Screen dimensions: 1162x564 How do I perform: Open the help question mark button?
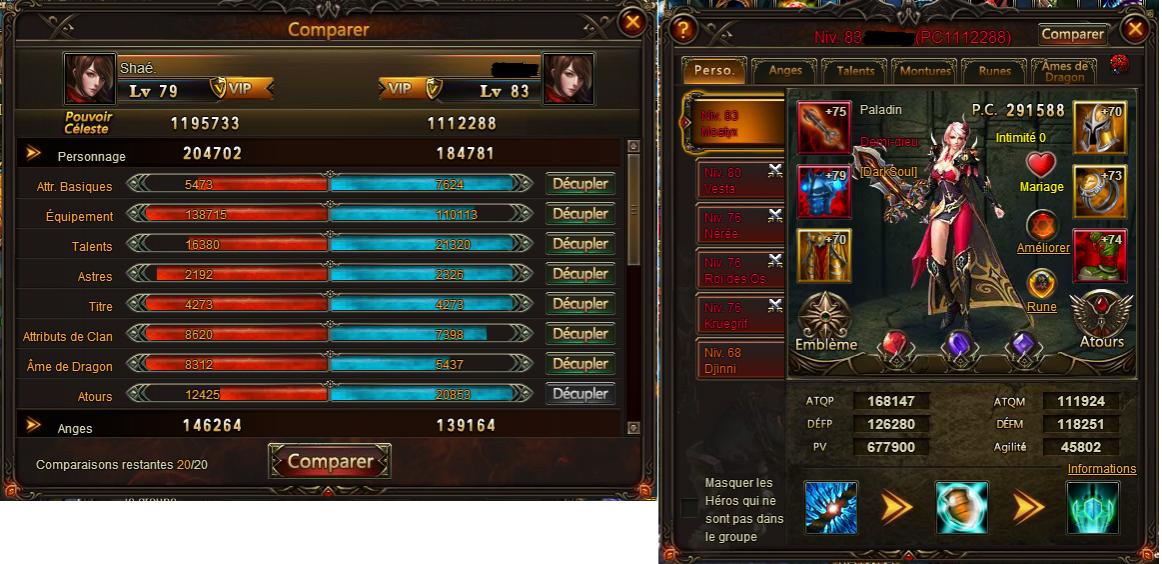tap(683, 30)
